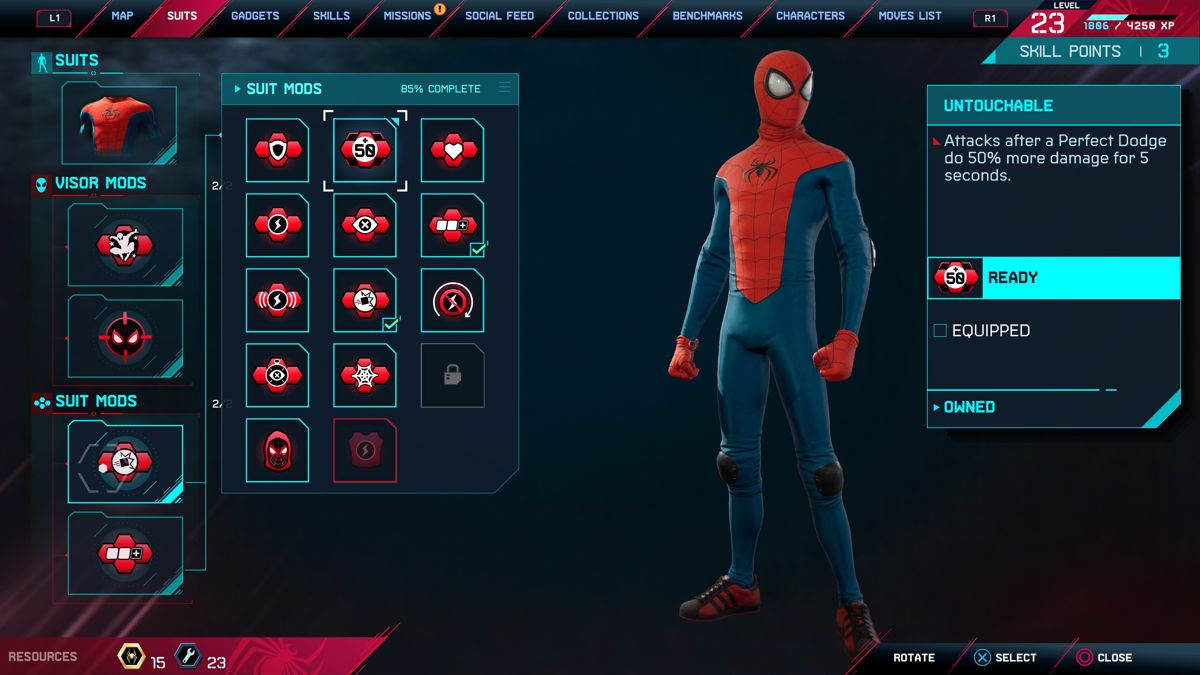Open the Characters tab
This screenshot has height=675, width=1200.
810,16
